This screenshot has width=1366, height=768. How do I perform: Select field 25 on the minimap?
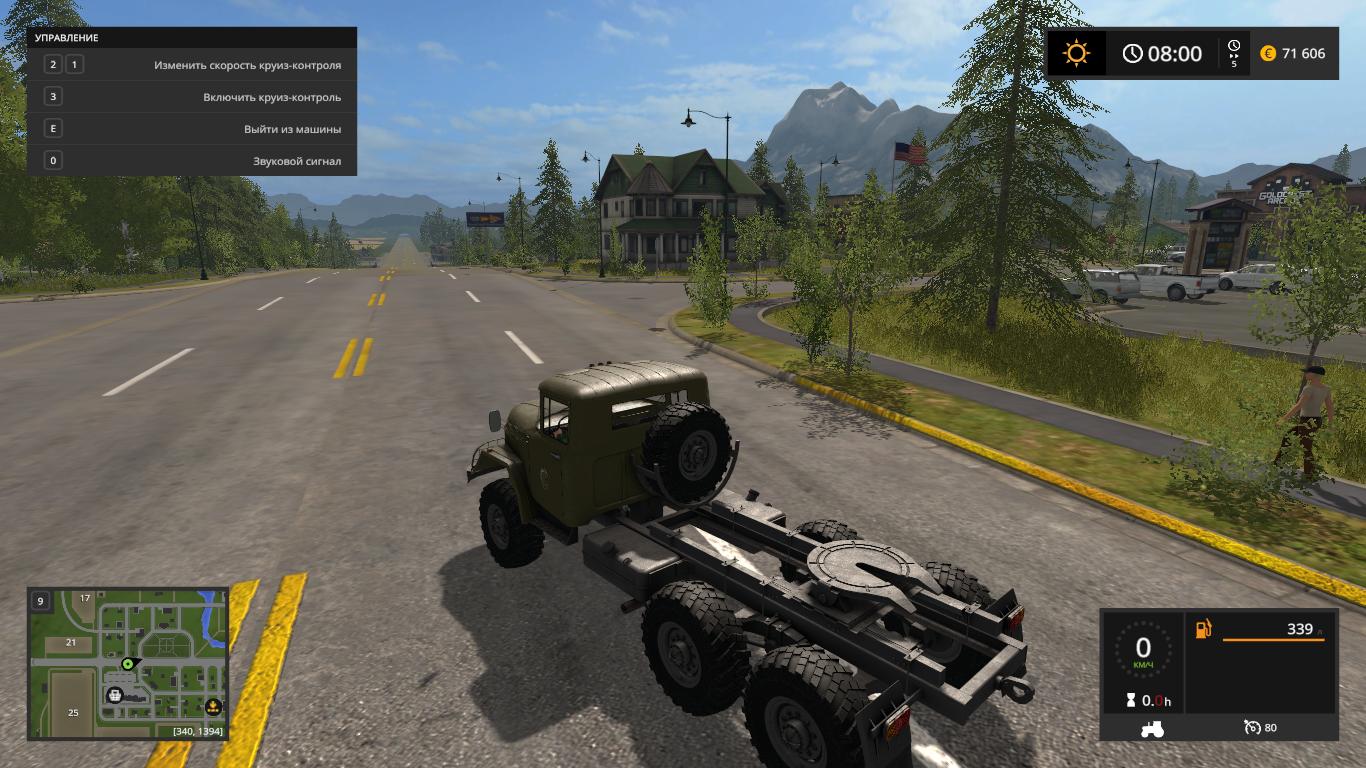click(73, 712)
